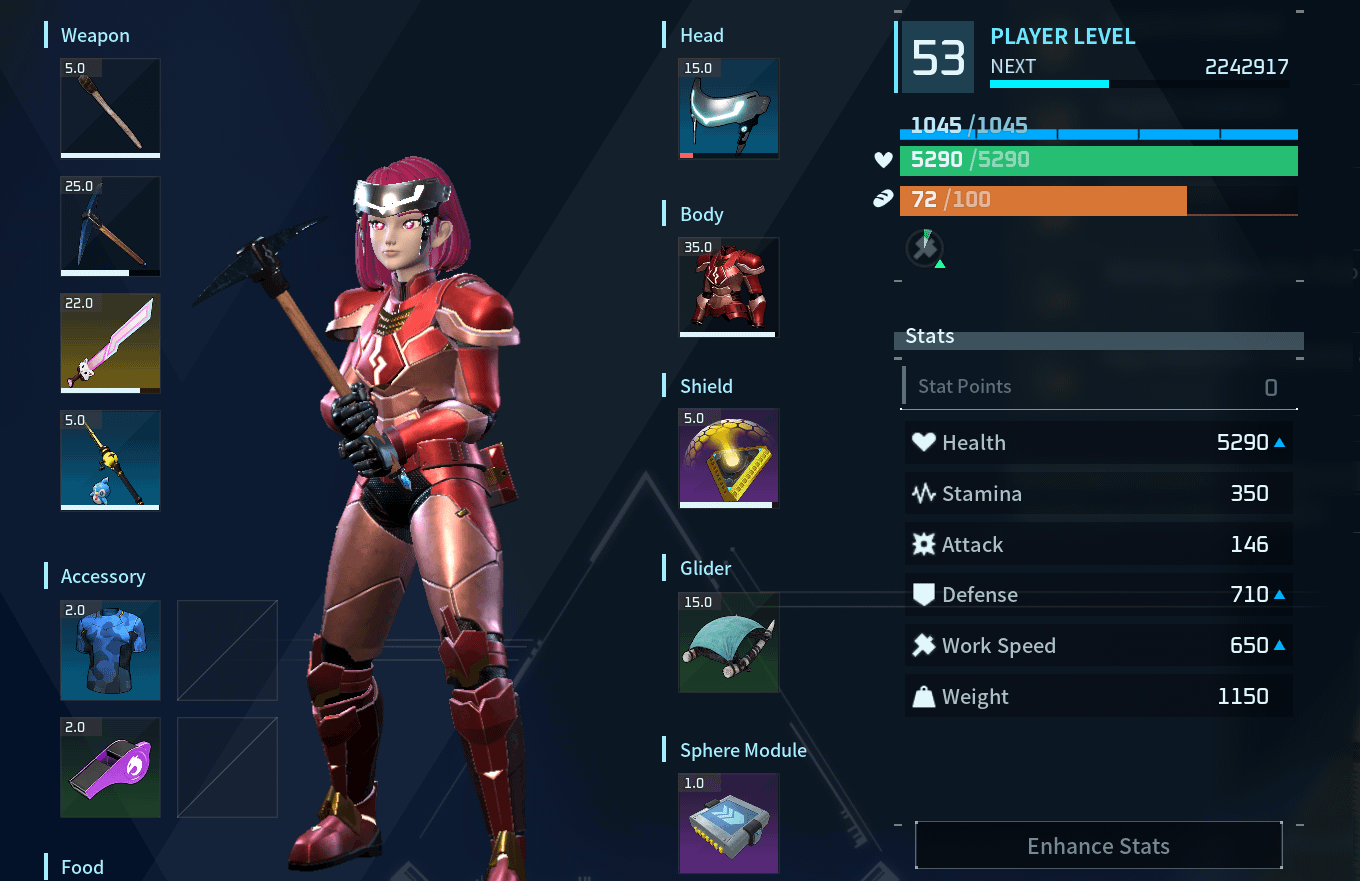
Task: Click the Stamina stat row
Action: coord(1098,493)
